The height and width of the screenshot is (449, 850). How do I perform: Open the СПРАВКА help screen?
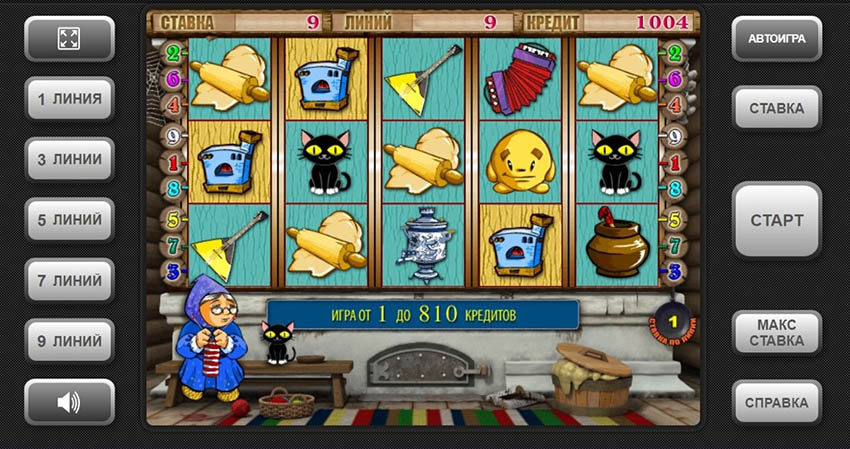pos(777,402)
